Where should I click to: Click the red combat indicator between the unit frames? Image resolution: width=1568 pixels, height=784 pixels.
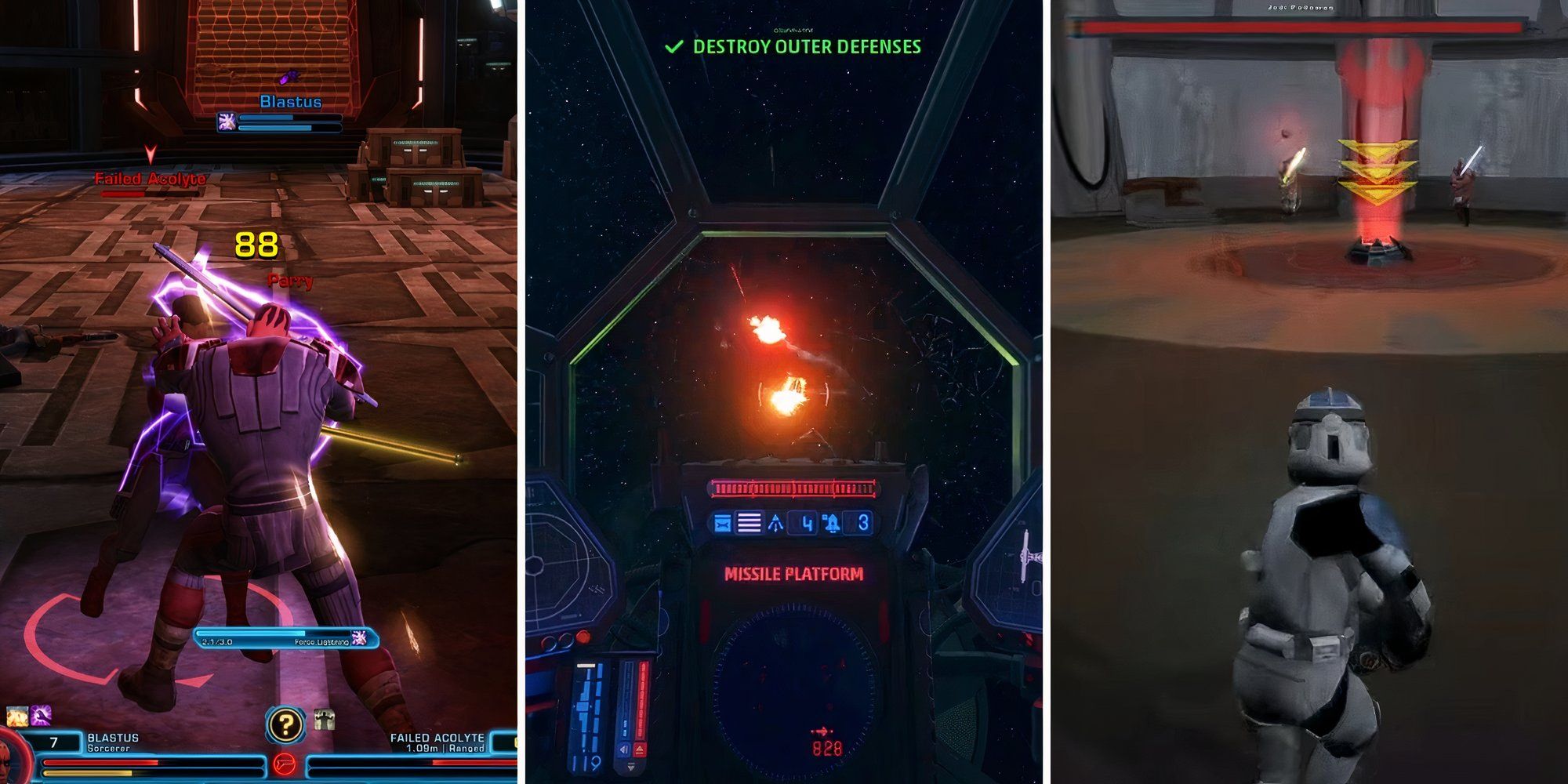285,764
